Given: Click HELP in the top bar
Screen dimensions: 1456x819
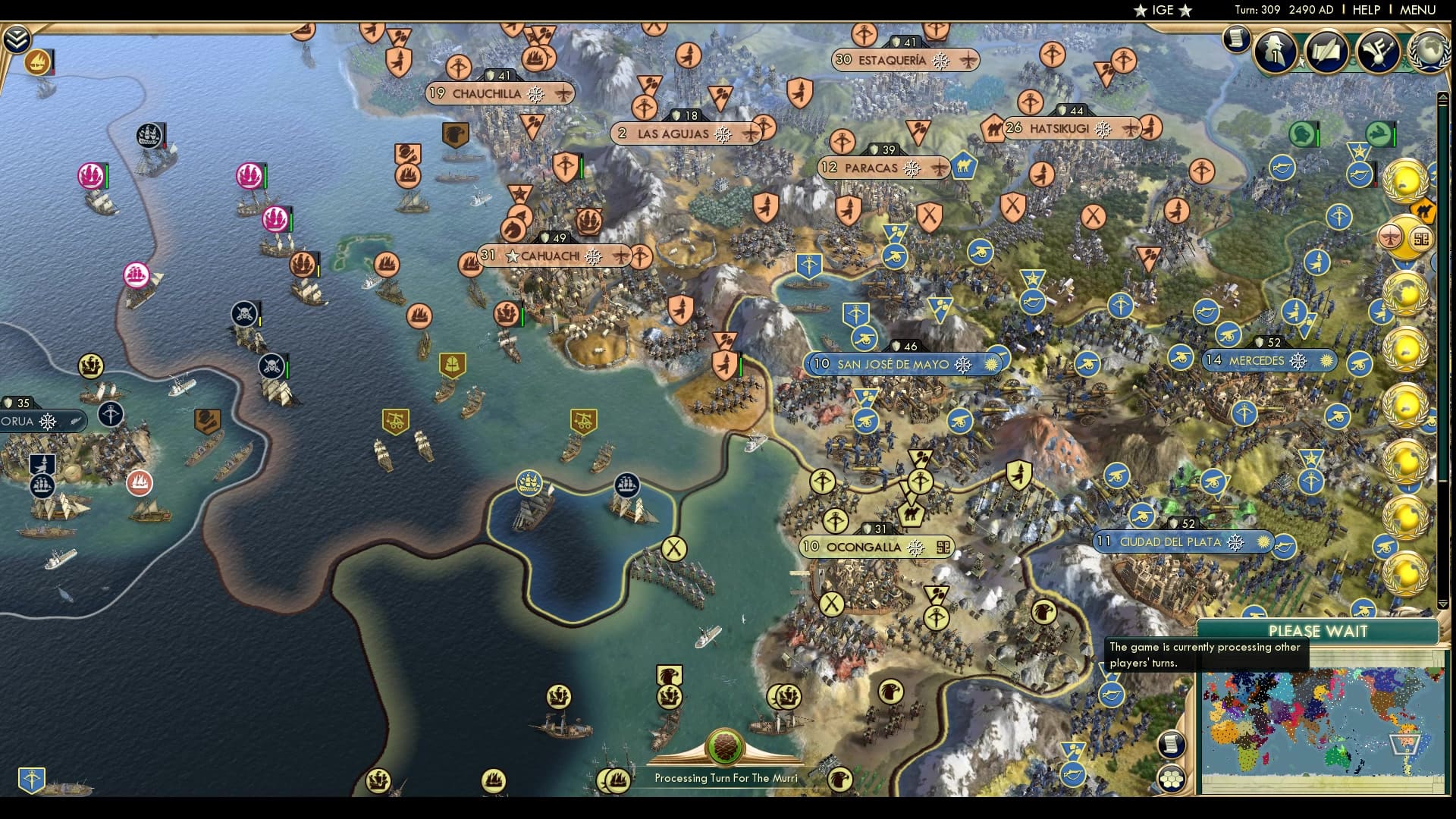Looking at the screenshot, I should click(x=1367, y=10).
